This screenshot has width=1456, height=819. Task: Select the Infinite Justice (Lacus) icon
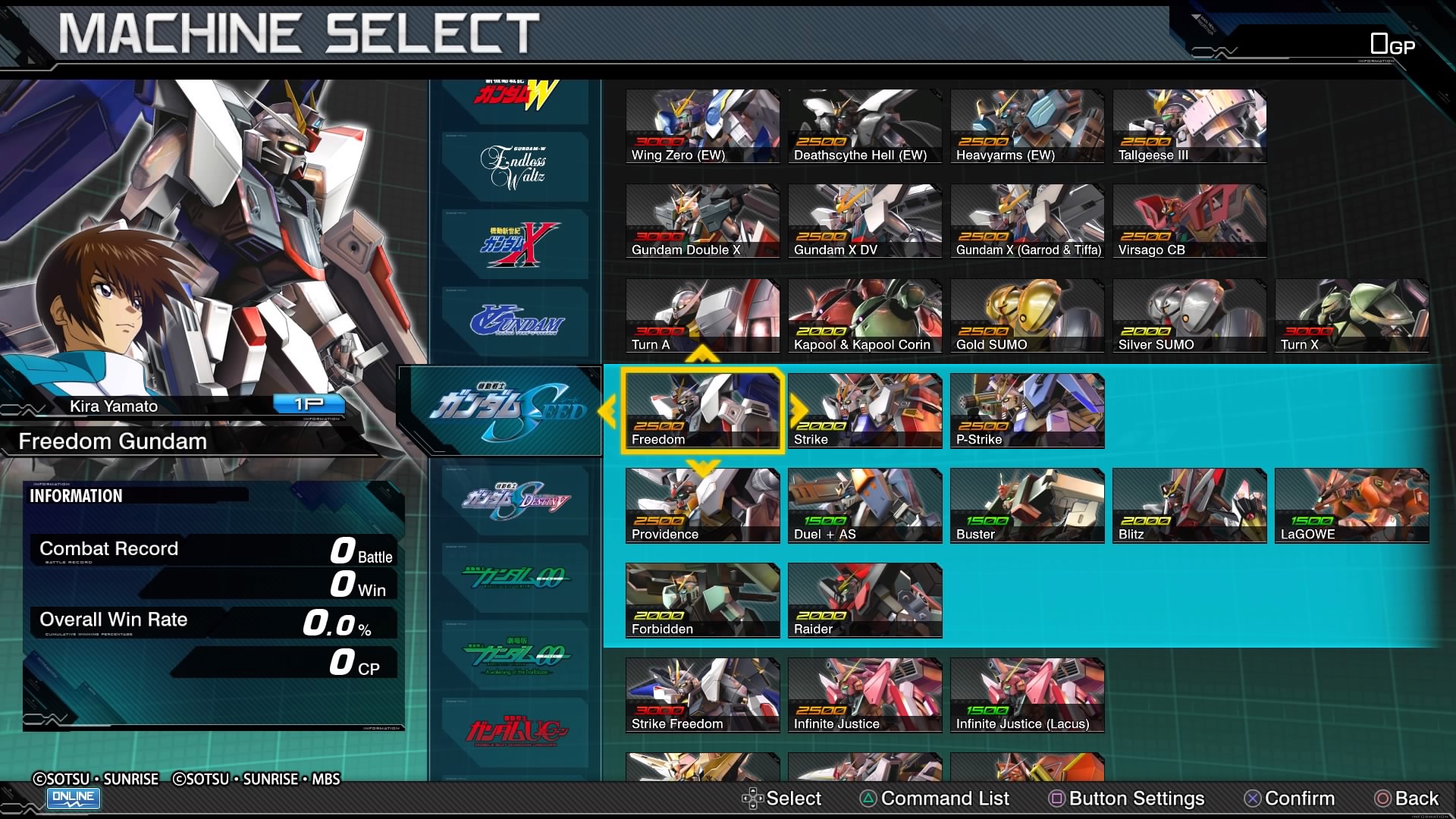click(x=1027, y=695)
